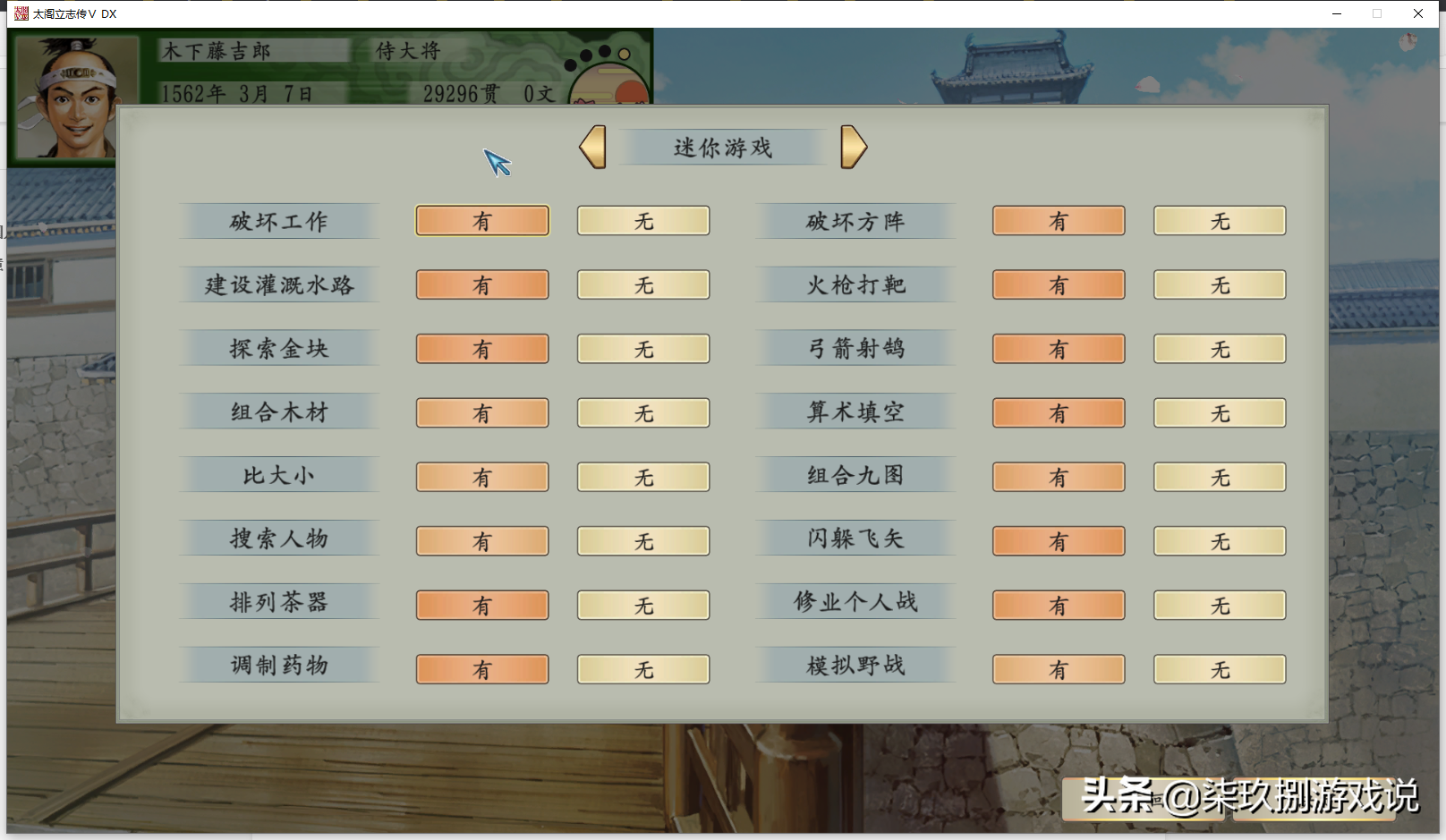Enable 破坏工作 by selecting 有

pos(481,220)
